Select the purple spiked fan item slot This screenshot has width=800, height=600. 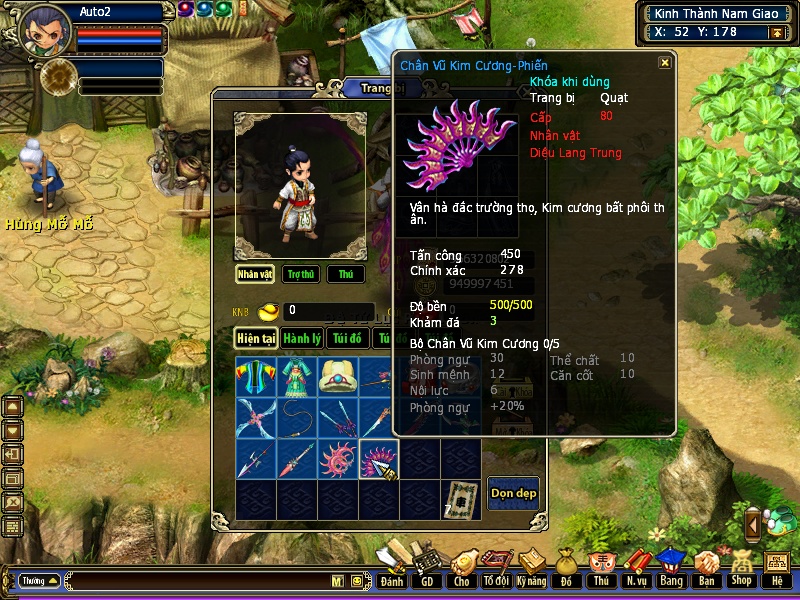(378, 459)
